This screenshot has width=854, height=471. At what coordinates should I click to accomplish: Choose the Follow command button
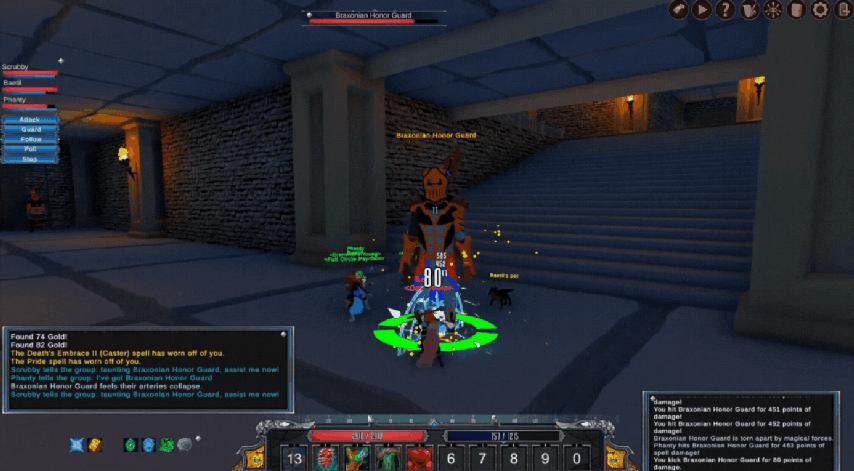click(x=30, y=139)
